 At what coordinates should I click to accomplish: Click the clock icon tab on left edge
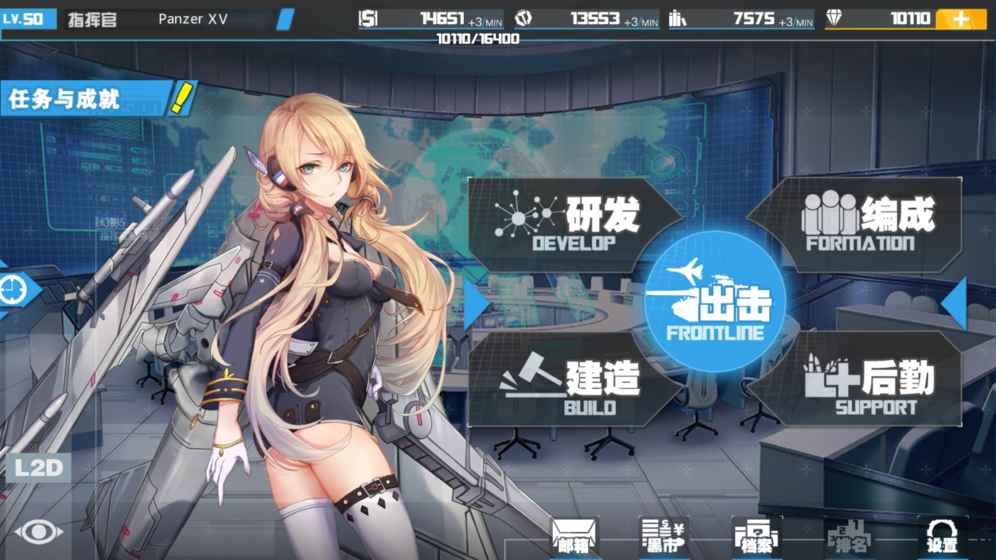(x=16, y=290)
